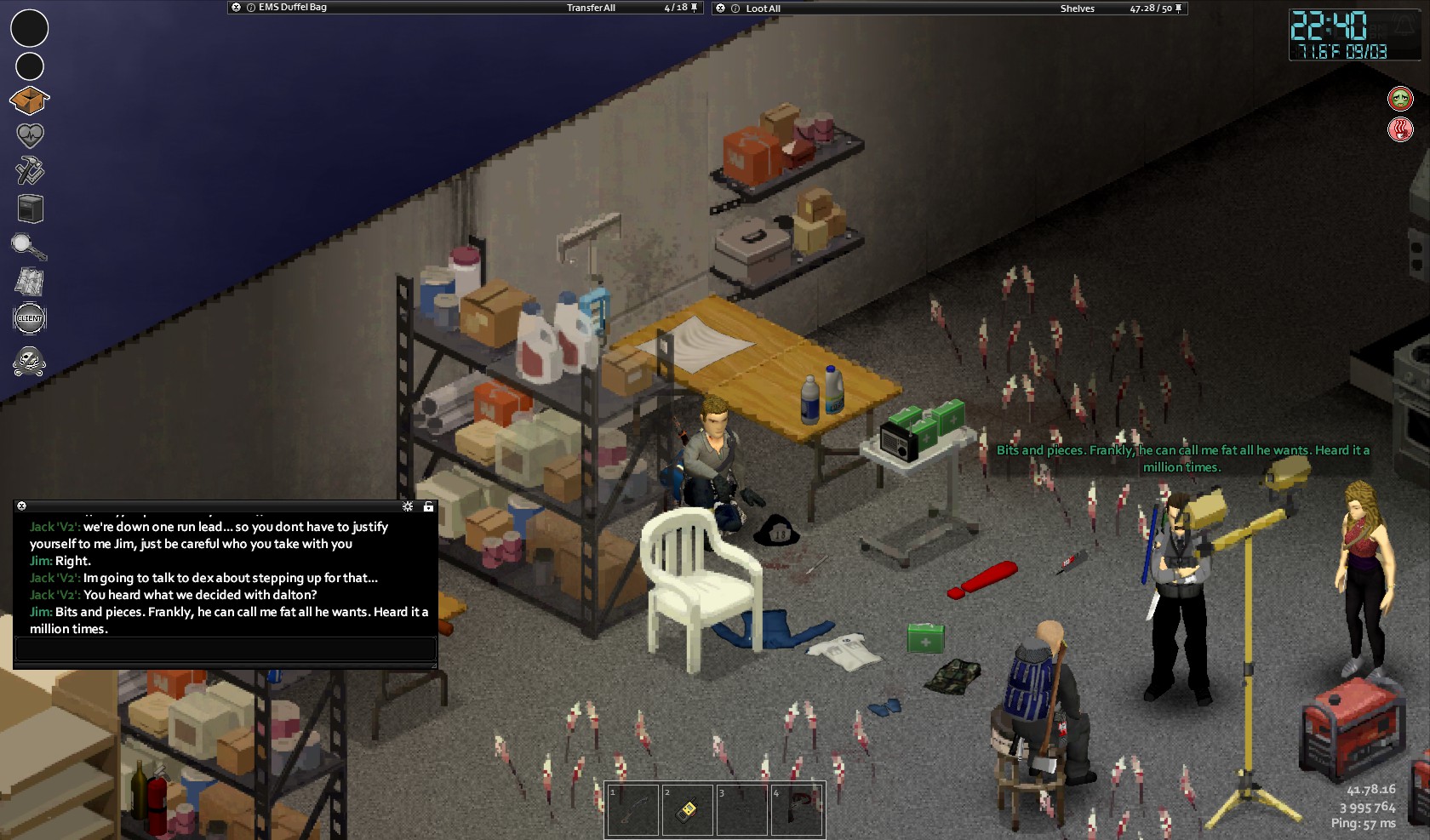The height and width of the screenshot is (840, 1430).
Task: Open the health heart panel
Action: click(30, 135)
